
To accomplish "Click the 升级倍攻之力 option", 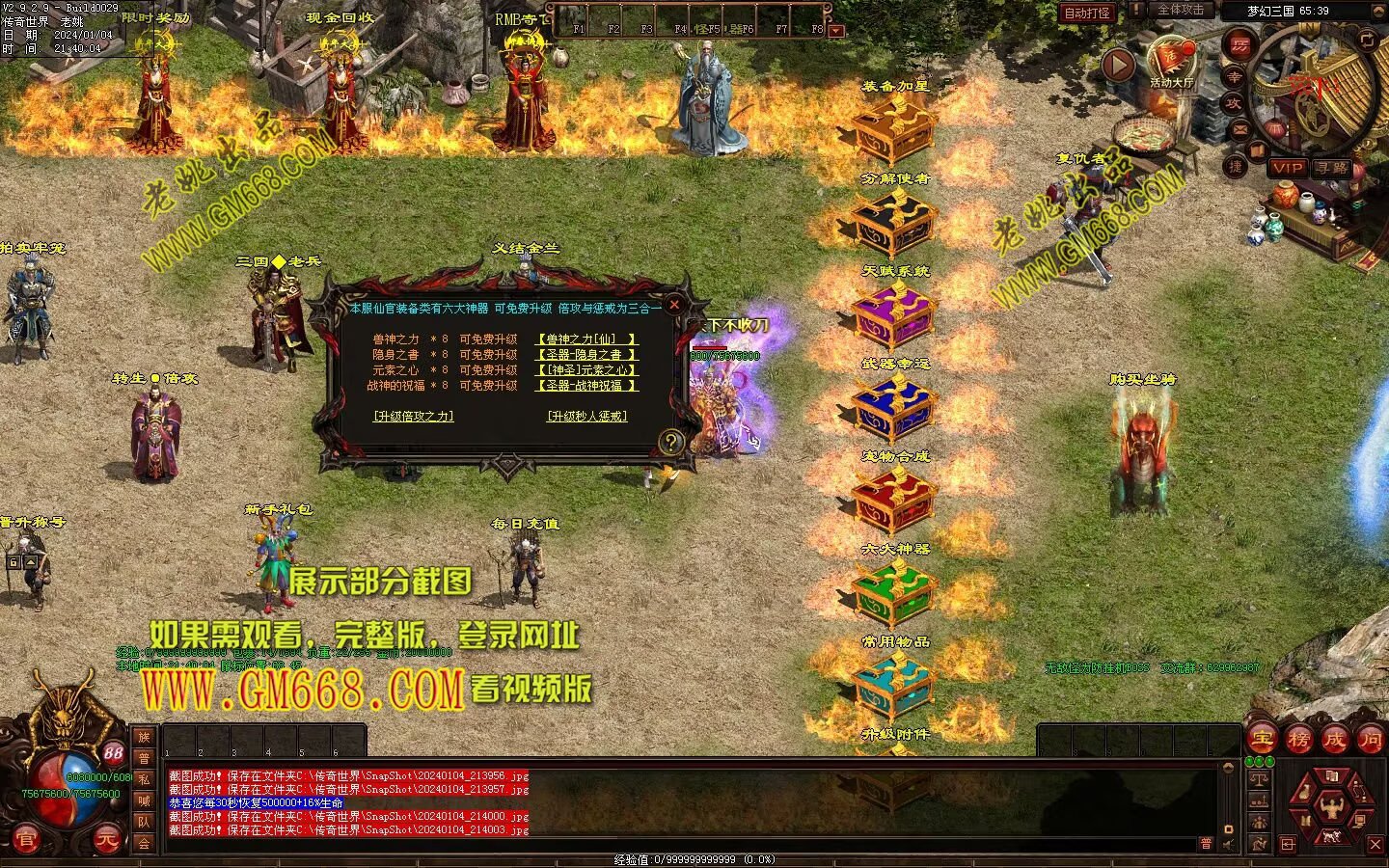I will point(413,417).
